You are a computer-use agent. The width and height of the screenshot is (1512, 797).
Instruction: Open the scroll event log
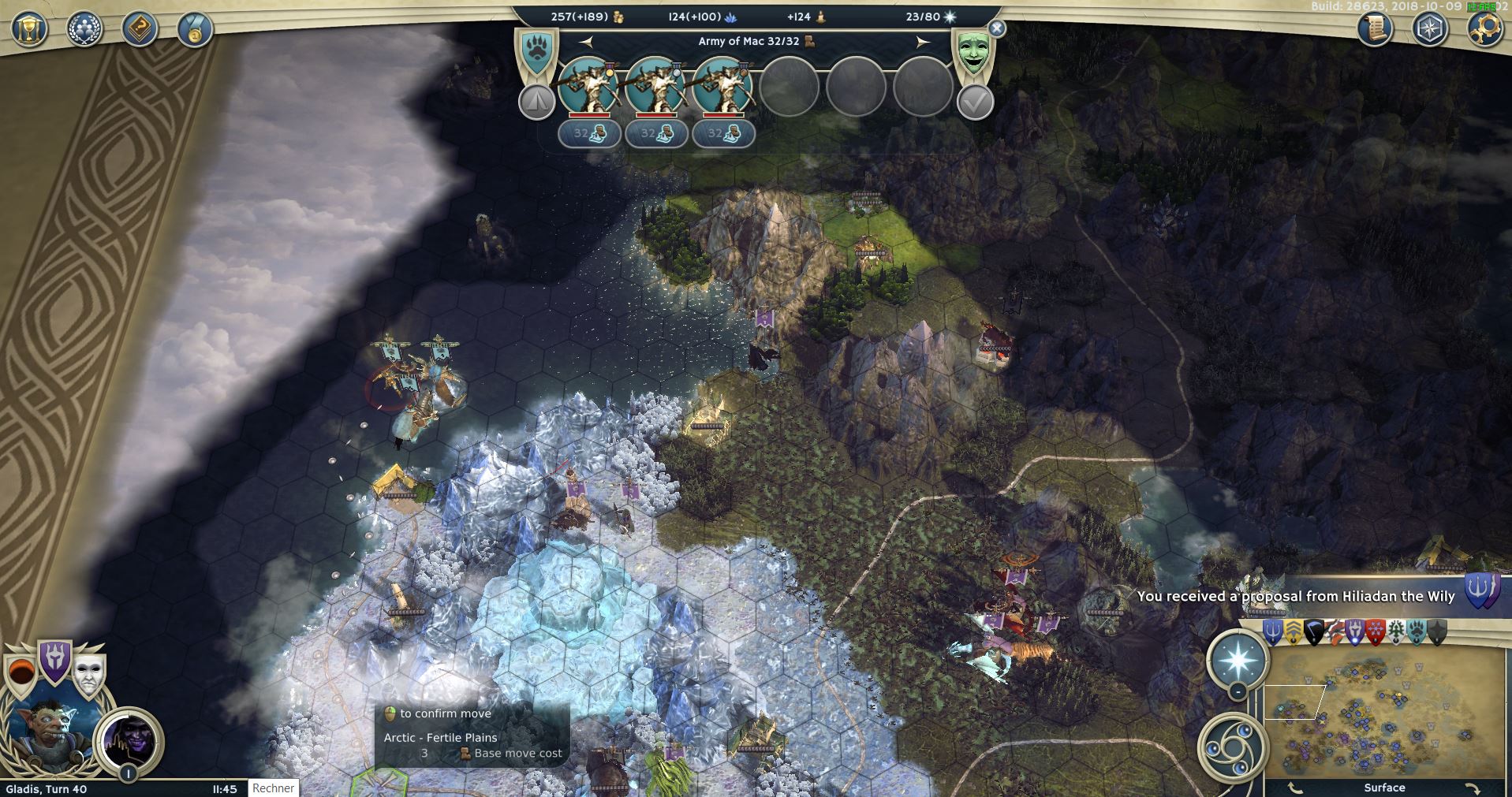coord(1375,30)
